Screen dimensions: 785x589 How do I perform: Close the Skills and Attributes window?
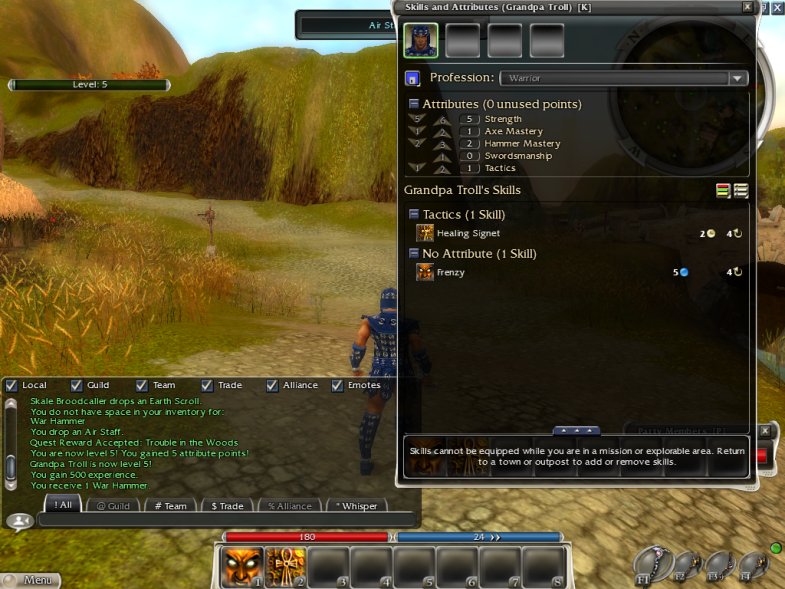coord(747,7)
